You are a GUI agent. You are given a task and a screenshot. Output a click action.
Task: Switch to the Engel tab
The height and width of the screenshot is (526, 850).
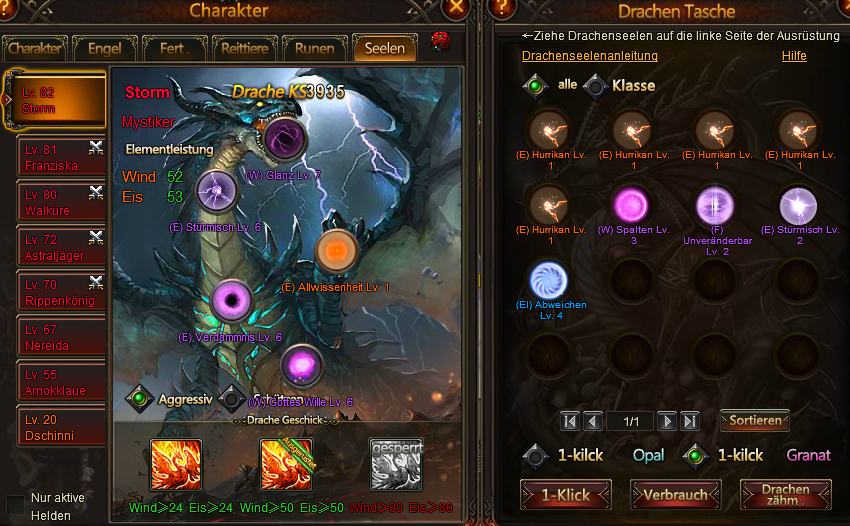pos(104,48)
